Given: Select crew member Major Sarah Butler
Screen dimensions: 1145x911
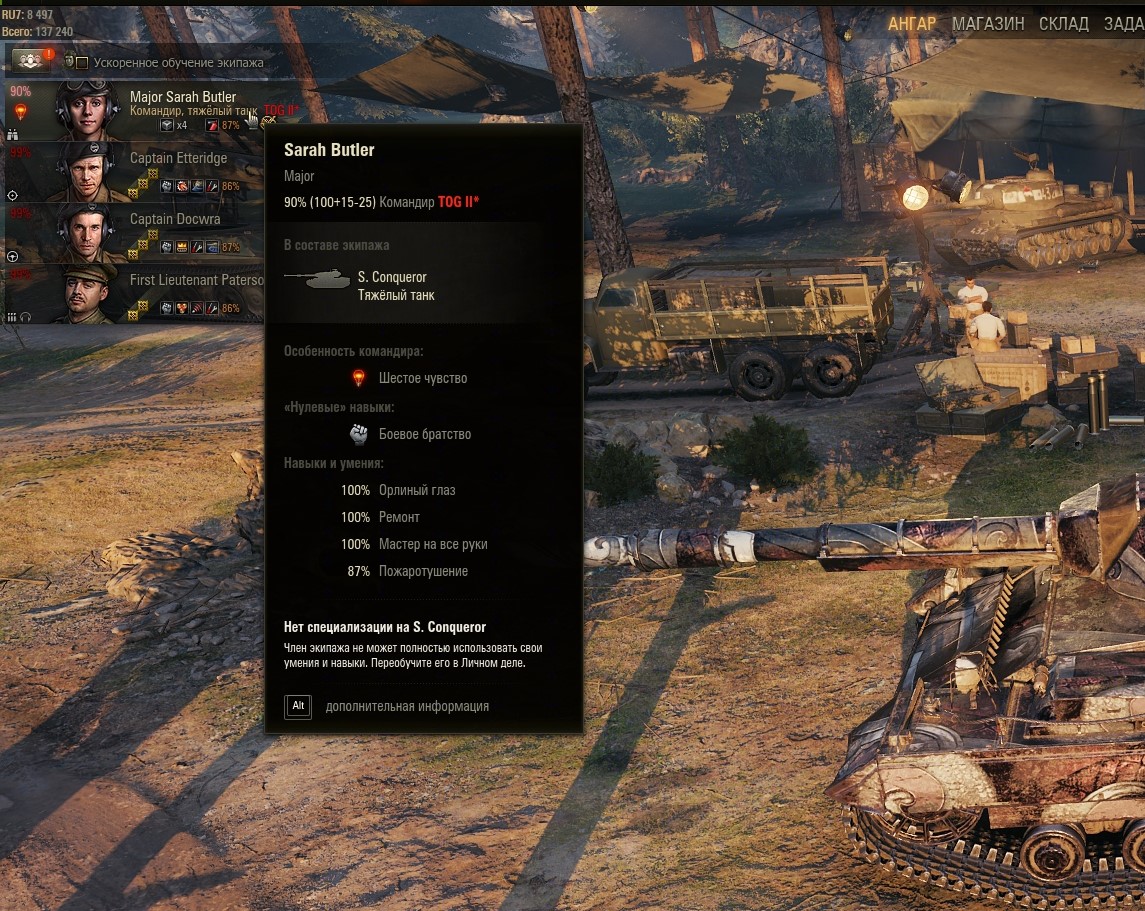Looking at the screenshot, I should coord(183,97).
